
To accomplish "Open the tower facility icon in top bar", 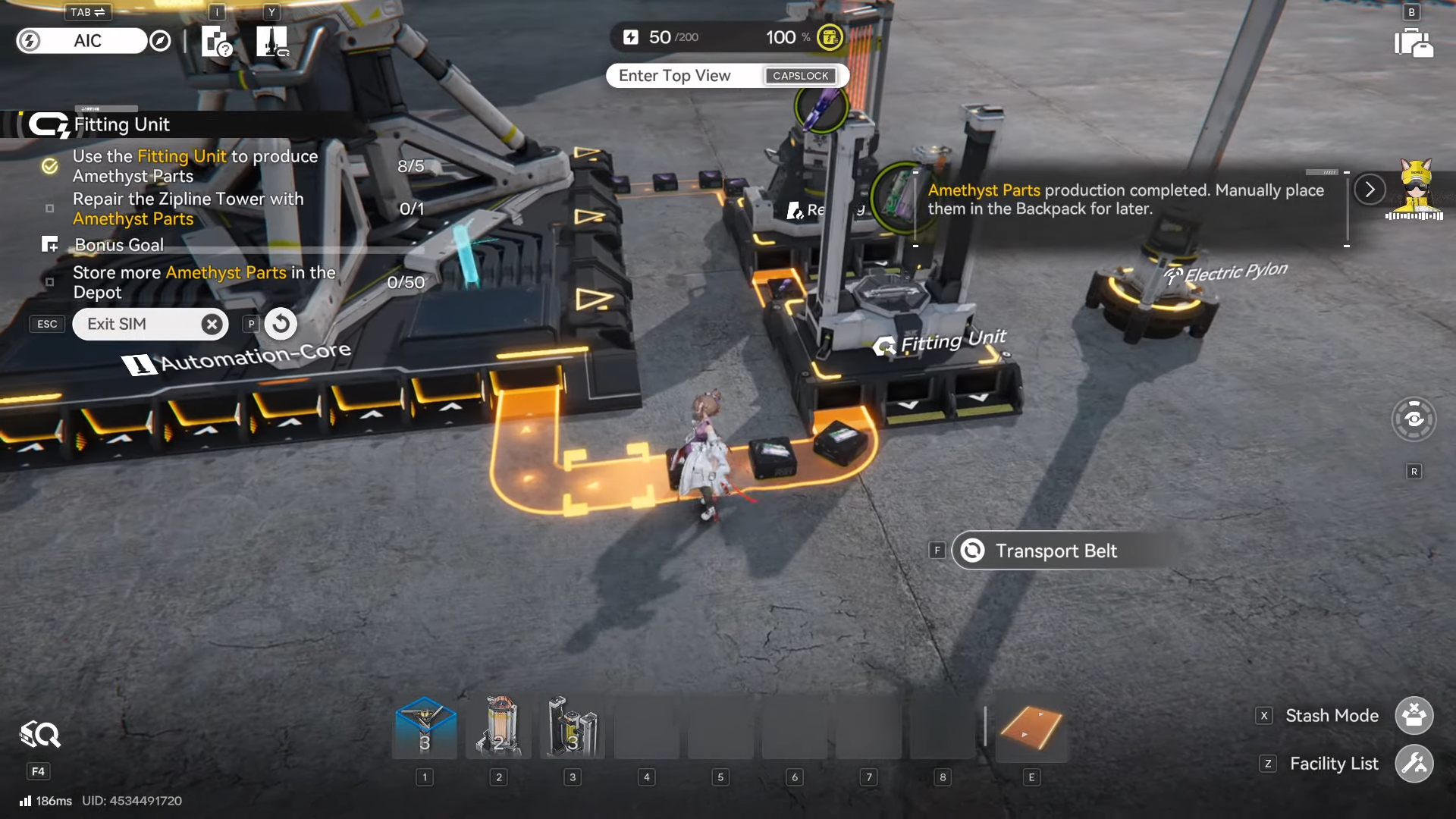I will click(x=271, y=41).
